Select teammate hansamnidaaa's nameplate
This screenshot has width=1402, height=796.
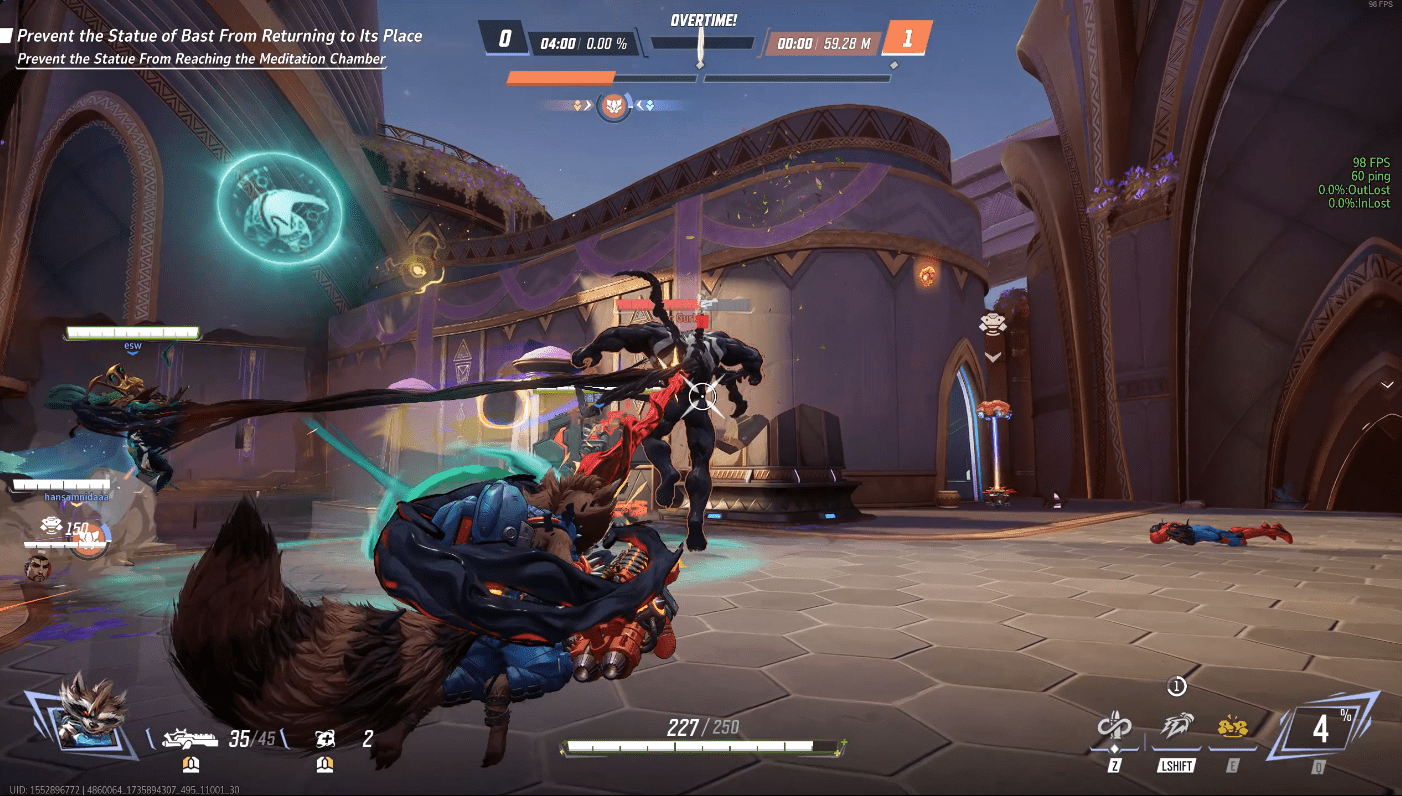coord(77,495)
